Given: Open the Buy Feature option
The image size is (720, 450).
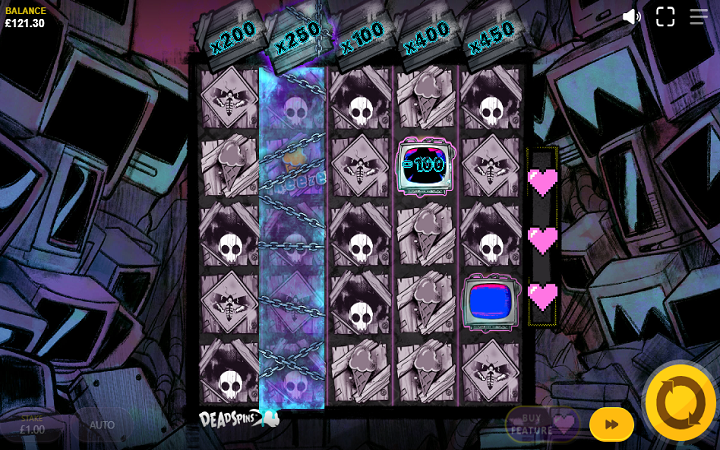Looking at the screenshot, I should [x=542, y=424].
